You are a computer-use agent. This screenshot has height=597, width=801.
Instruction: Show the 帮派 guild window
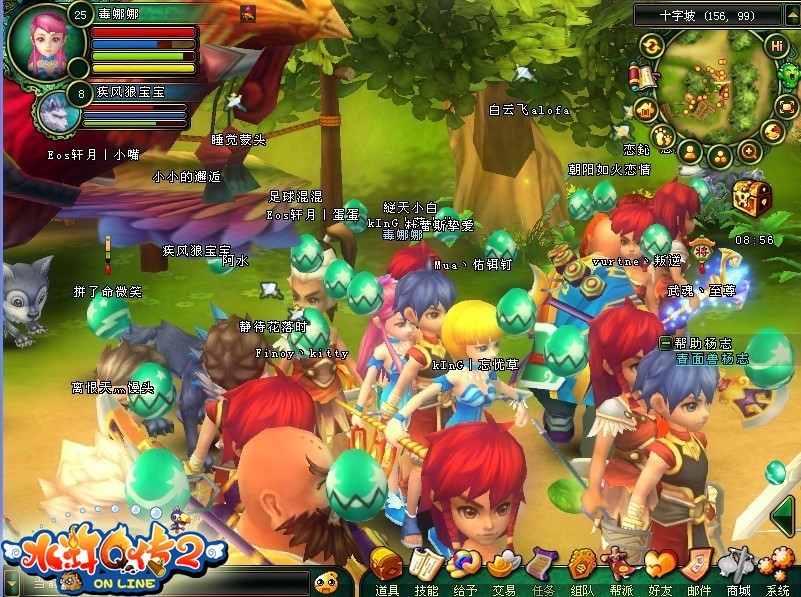pyautogui.click(x=621, y=569)
